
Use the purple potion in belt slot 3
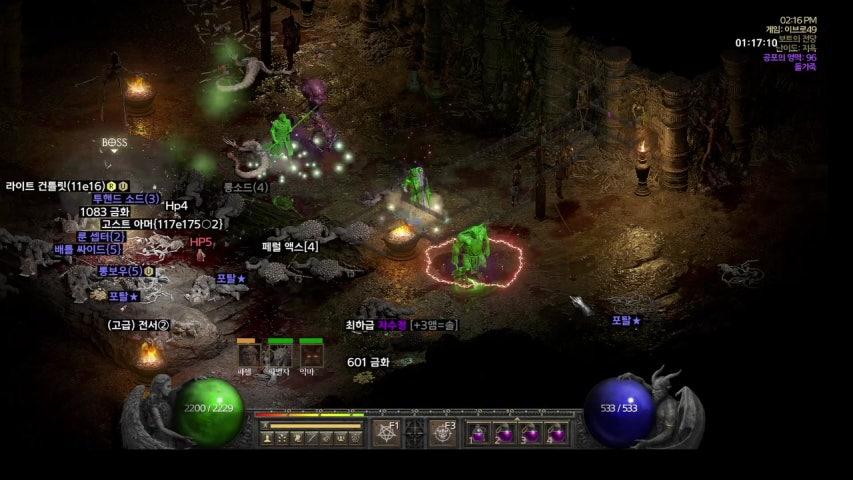click(x=531, y=434)
